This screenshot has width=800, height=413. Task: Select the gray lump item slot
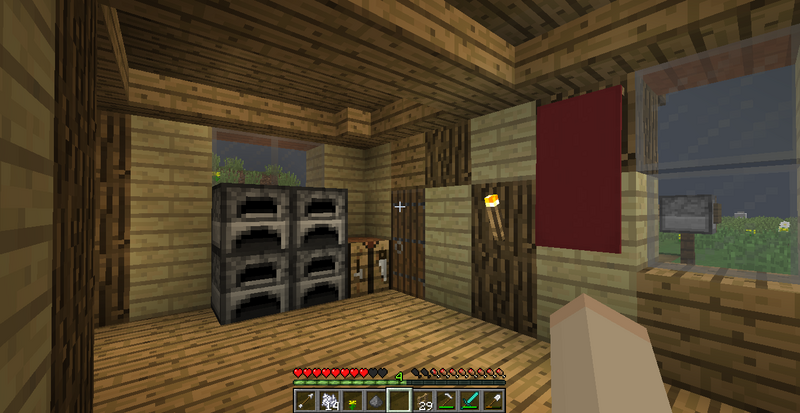pos(375,401)
